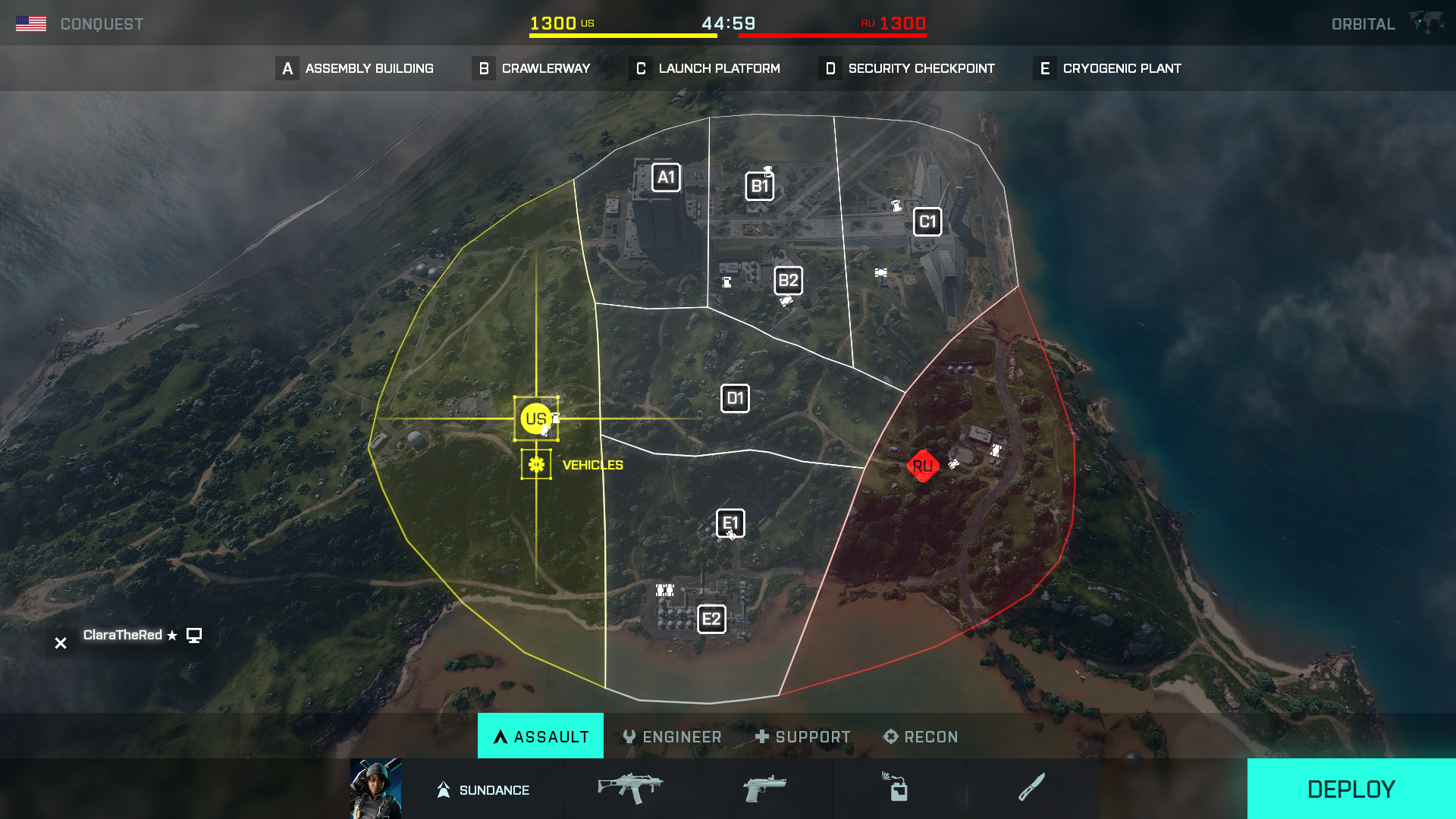Pick objective B2 on the map

pos(788,281)
